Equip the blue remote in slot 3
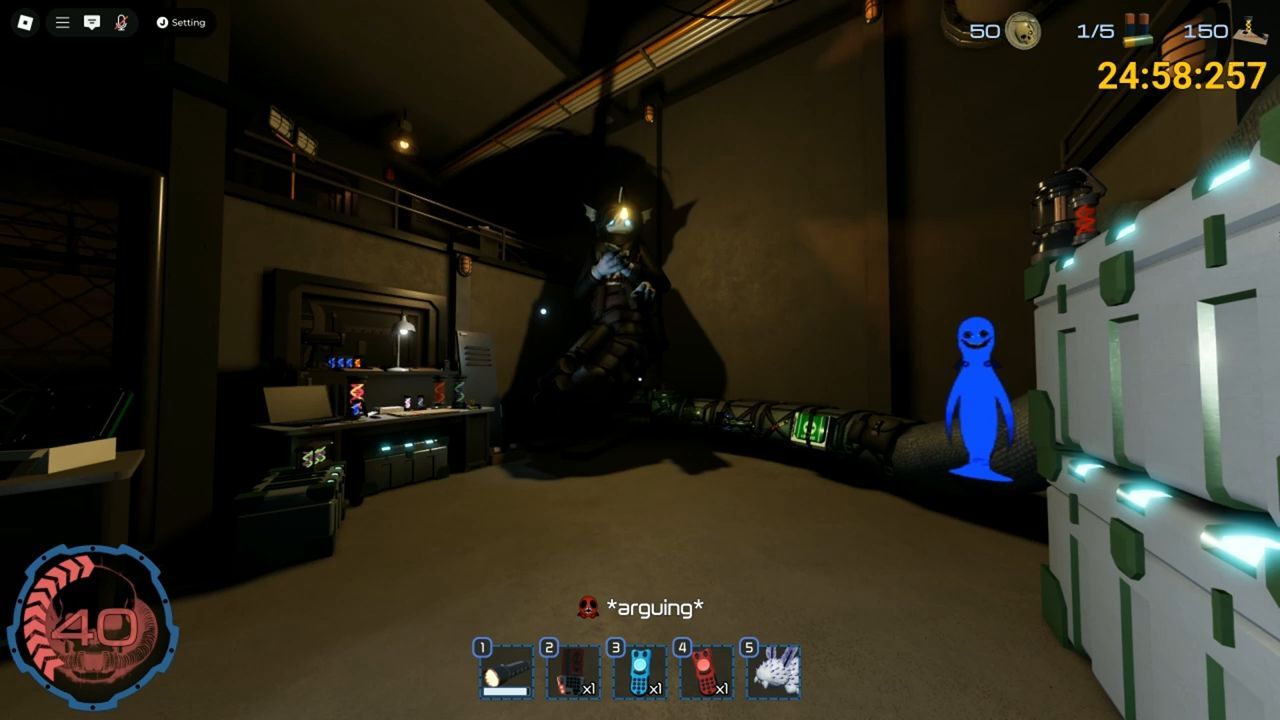Viewport: 1280px width, 720px height. point(640,672)
